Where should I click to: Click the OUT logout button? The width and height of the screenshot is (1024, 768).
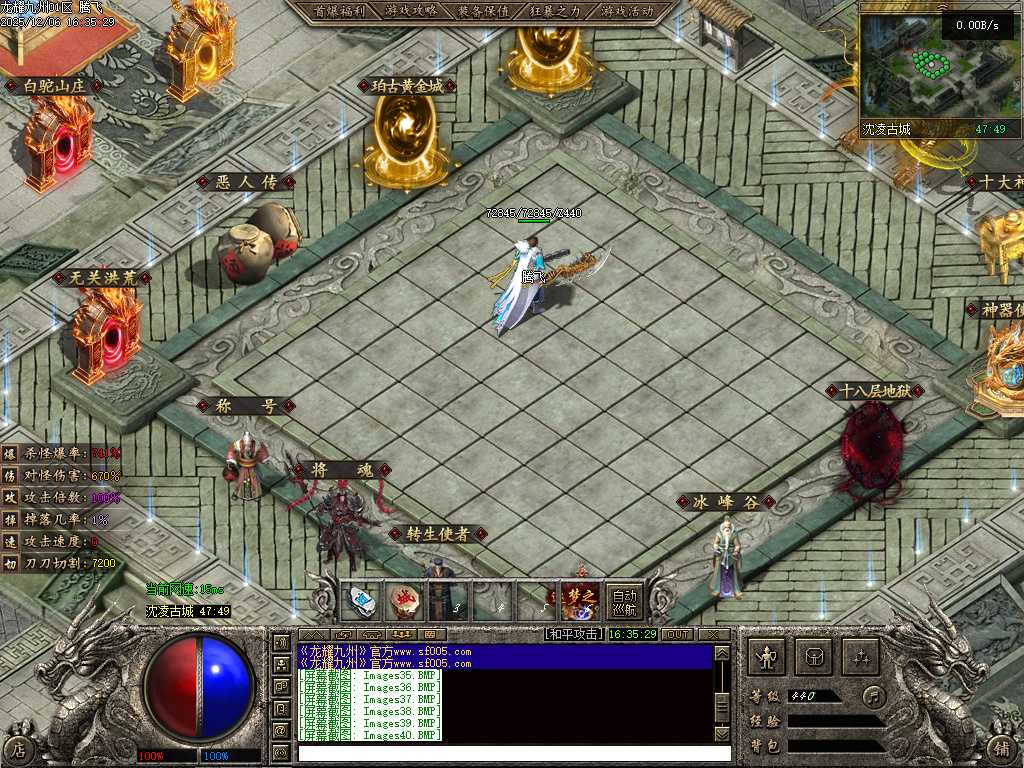point(677,634)
